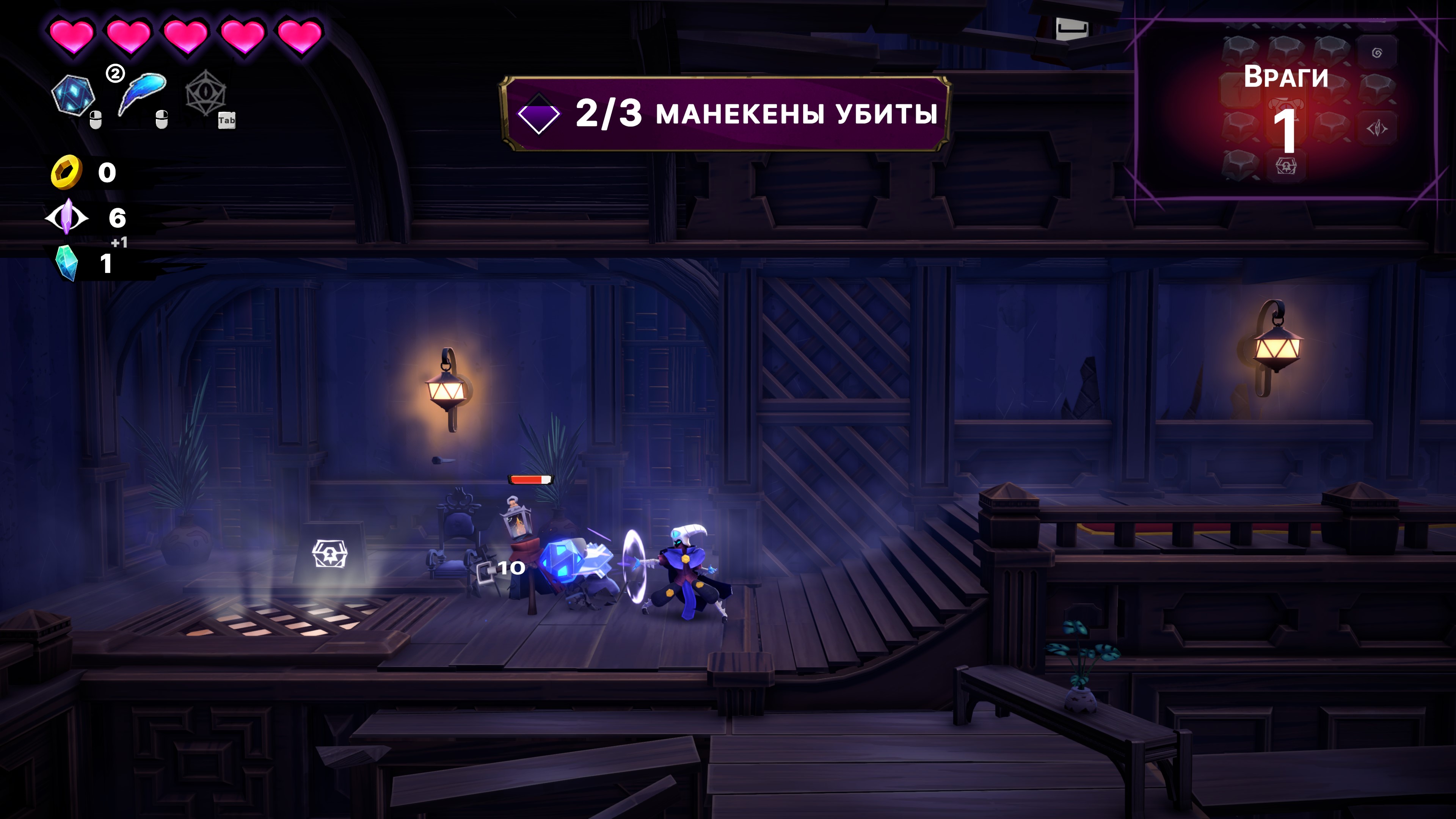Activate the blue ice crystal ability
The height and width of the screenshot is (819, 1456).
[x=72, y=95]
